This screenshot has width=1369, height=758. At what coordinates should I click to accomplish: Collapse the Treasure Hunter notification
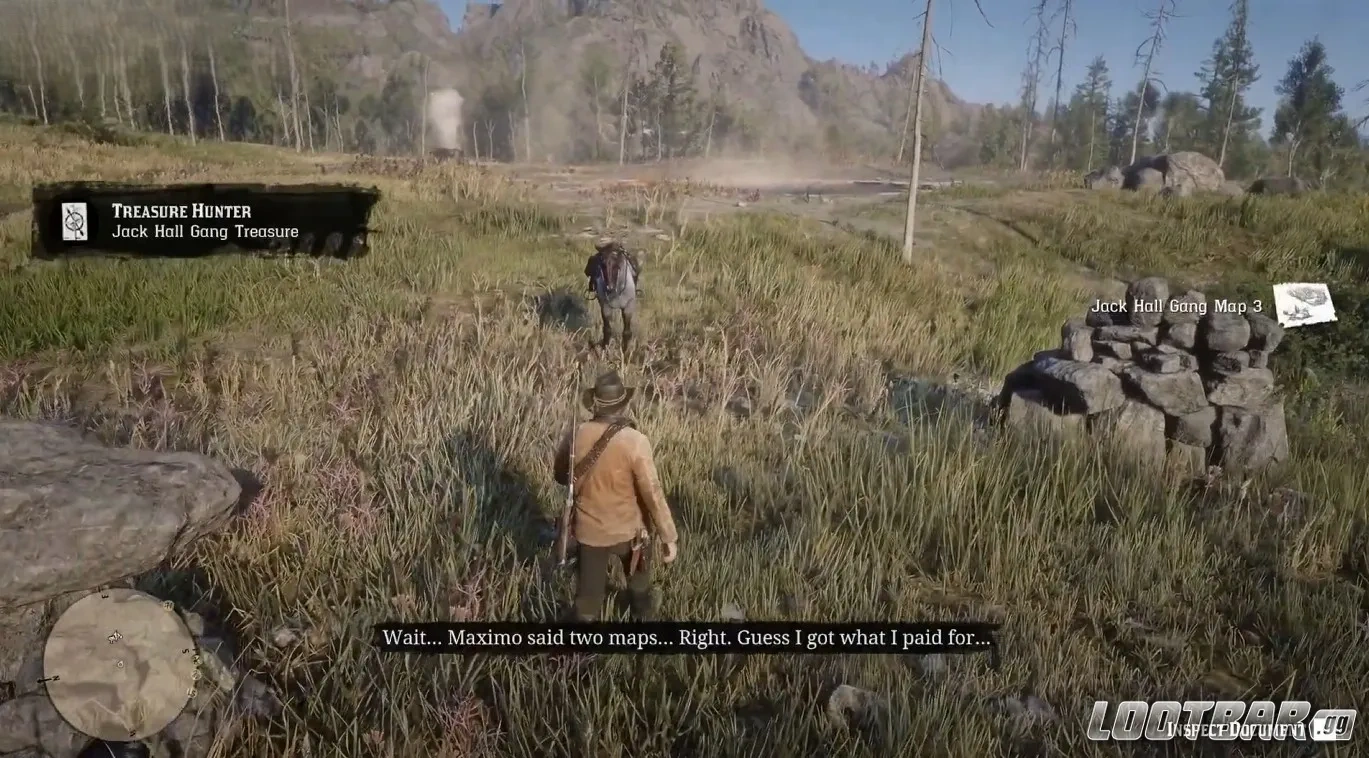[215, 220]
